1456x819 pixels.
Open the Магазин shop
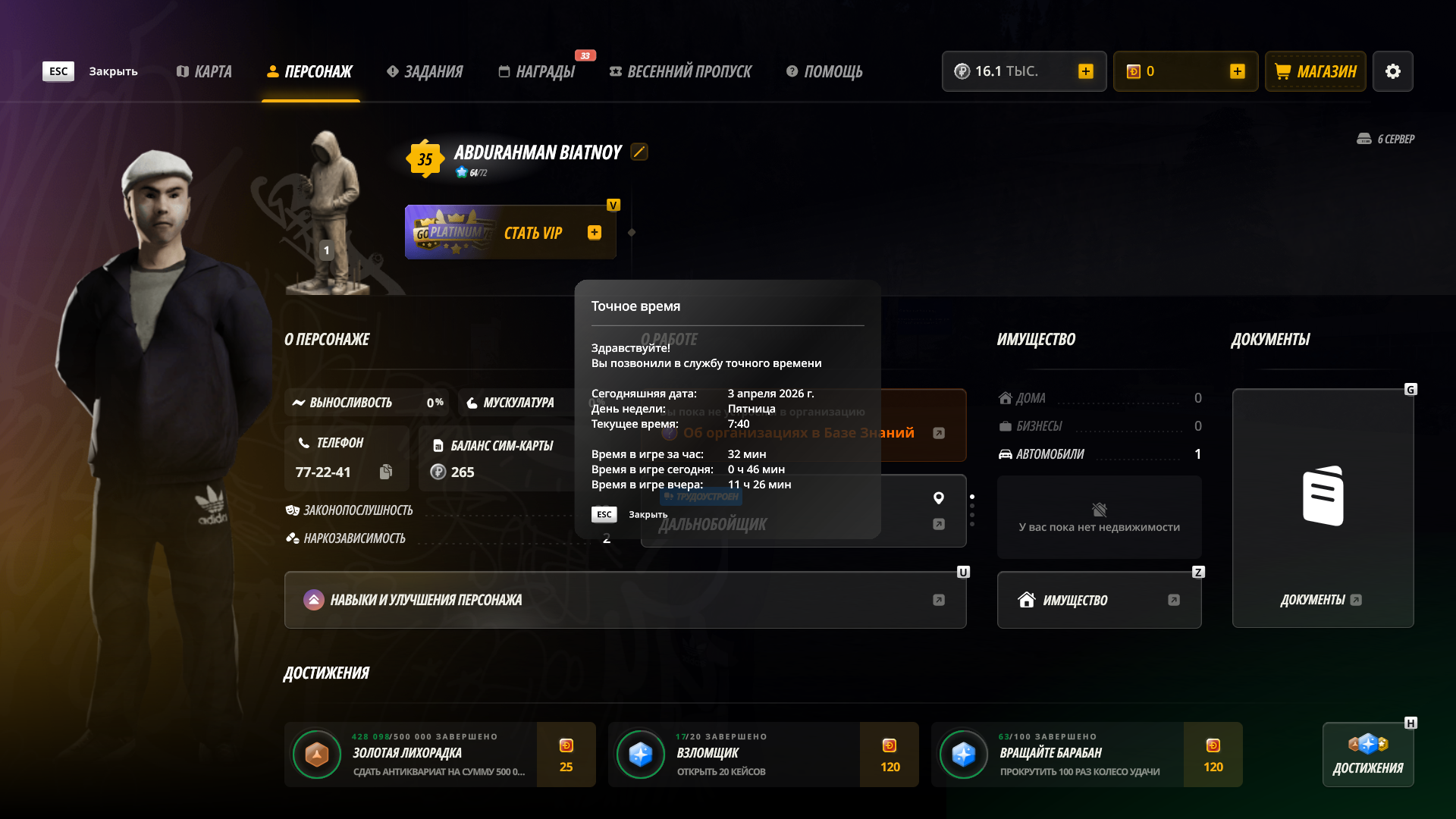[1316, 71]
